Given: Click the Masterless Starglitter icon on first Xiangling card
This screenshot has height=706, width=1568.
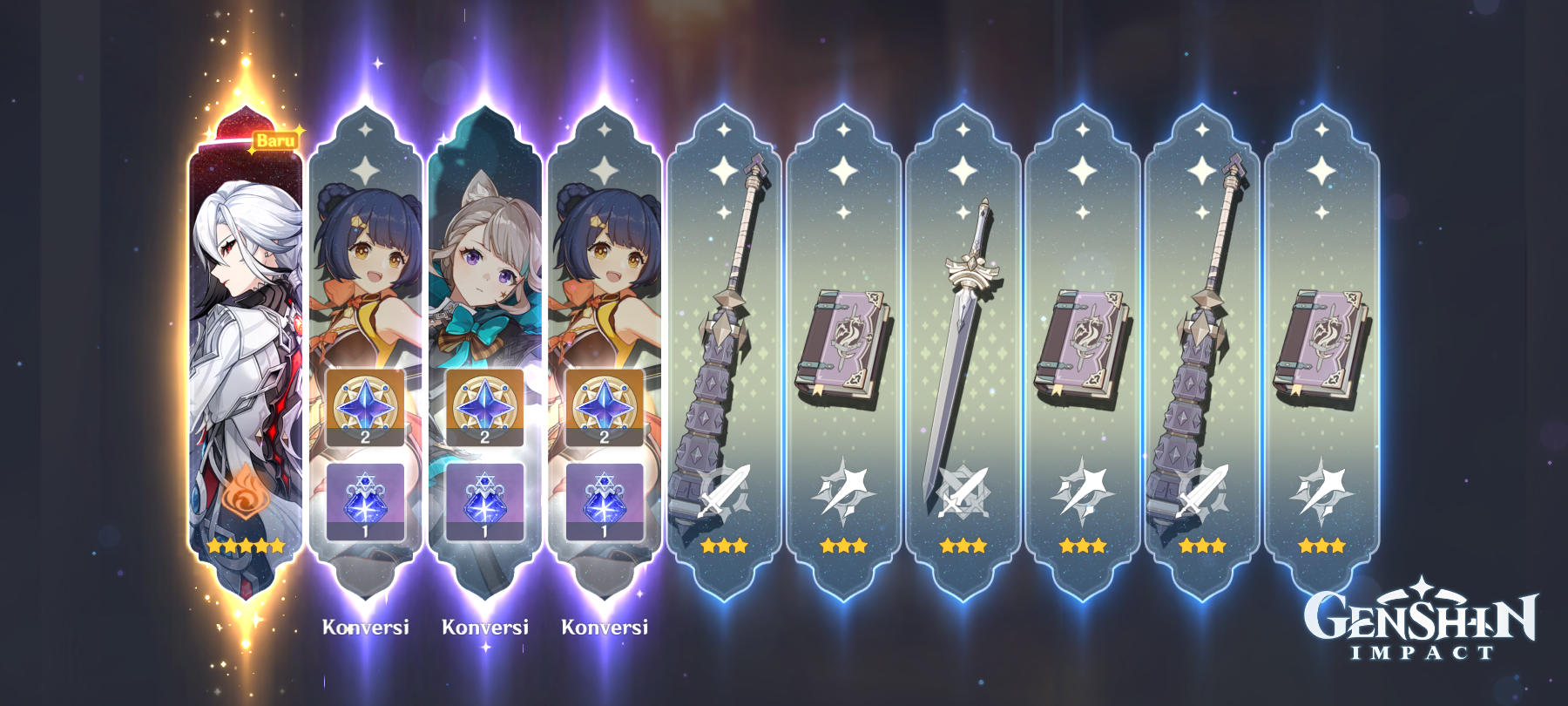Looking at the screenshot, I should click(x=365, y=405).
